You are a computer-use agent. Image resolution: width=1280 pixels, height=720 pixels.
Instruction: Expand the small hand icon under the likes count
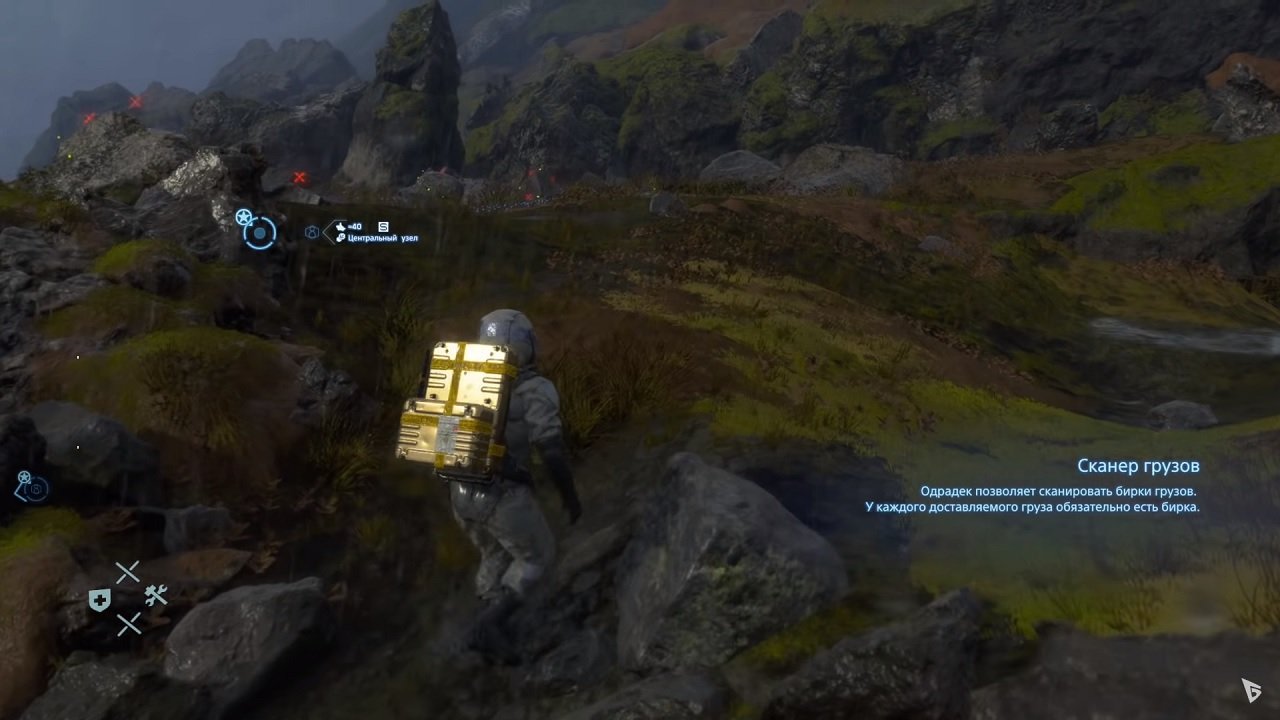coord(340,238)
